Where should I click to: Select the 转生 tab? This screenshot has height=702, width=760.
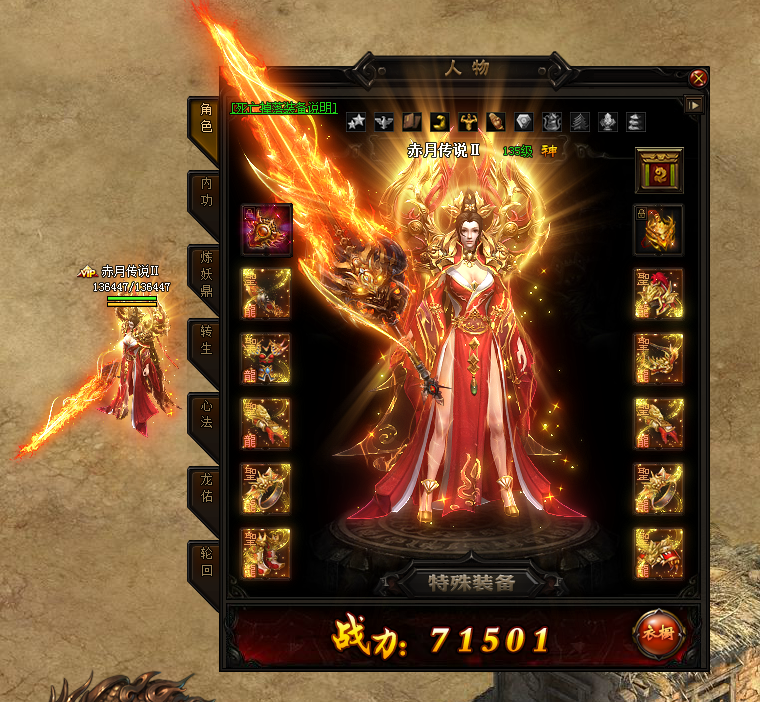(x=205, y=340)
